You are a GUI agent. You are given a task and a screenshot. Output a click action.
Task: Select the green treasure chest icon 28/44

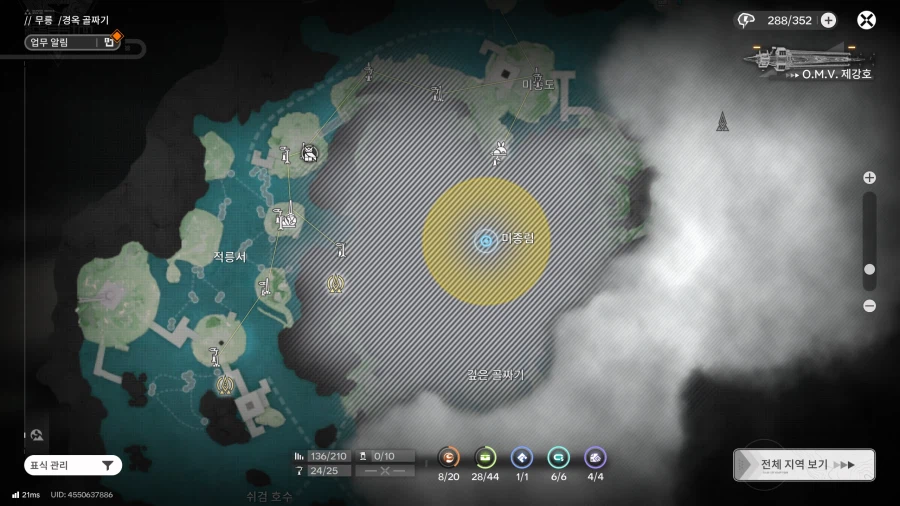point(486,458)
